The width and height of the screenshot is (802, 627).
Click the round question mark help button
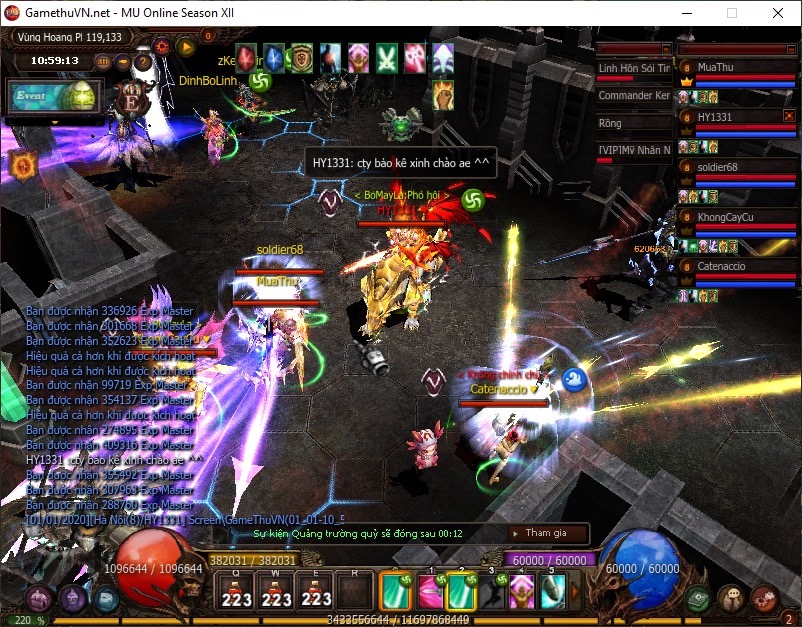click(143, 61)
